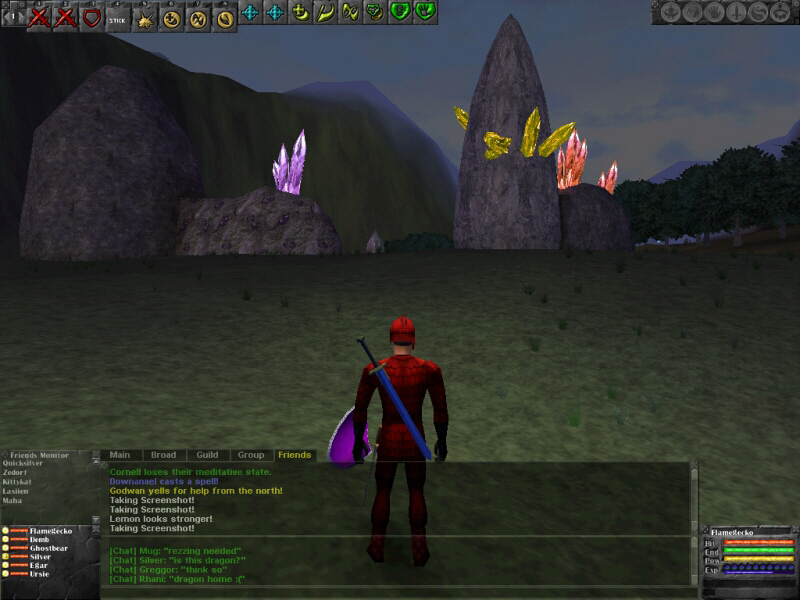Viewport: 800px width, 600px height.
Task: Use the yellow starburst hotbar ability
Action: 145,17
